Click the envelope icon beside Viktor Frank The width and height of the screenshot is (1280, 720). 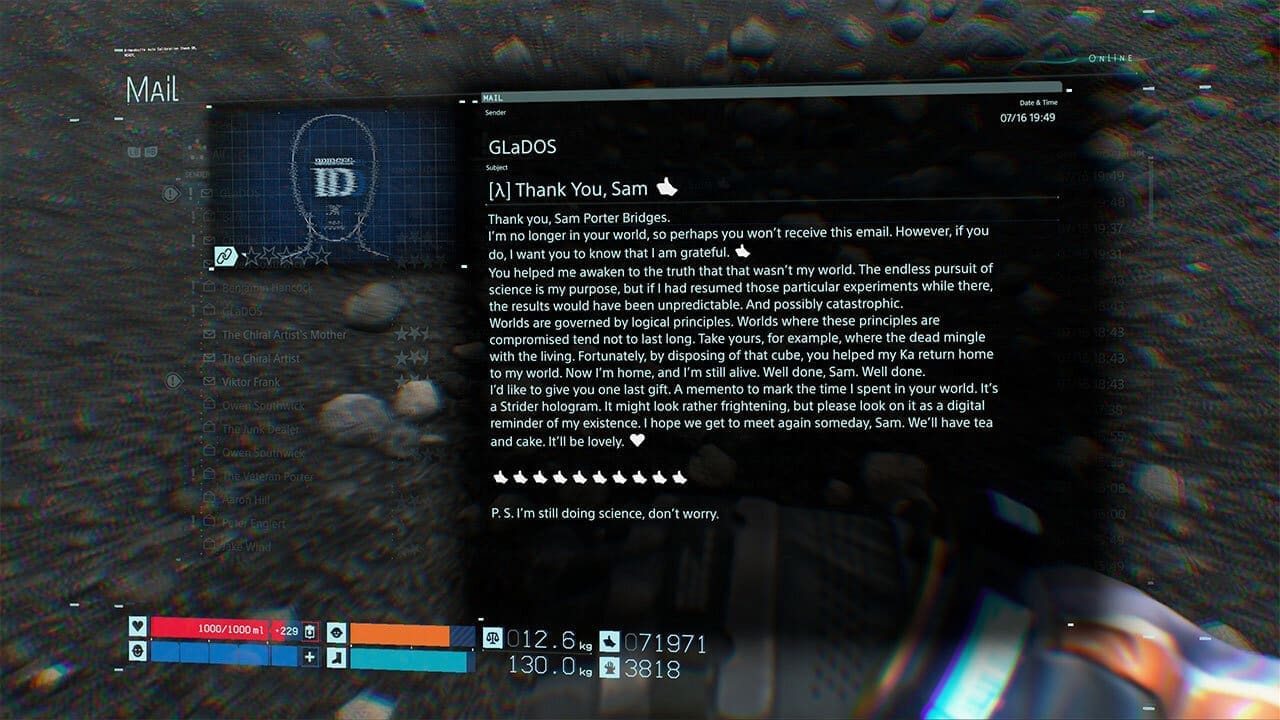click(x=208, y=382)
